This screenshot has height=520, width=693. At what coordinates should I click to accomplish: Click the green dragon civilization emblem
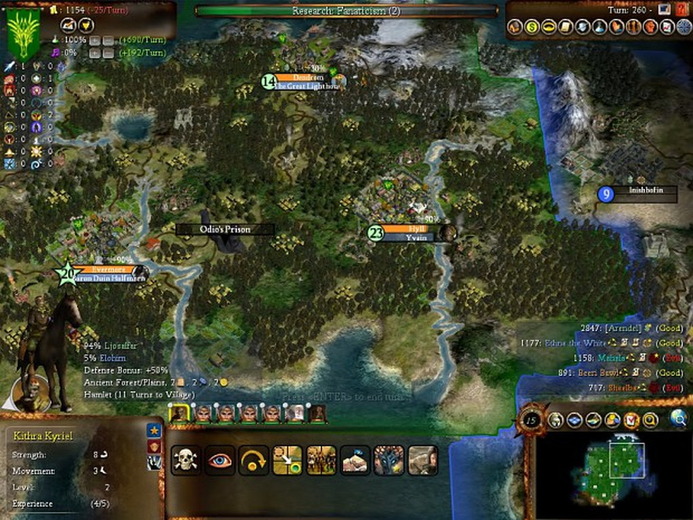pos(22,33)
